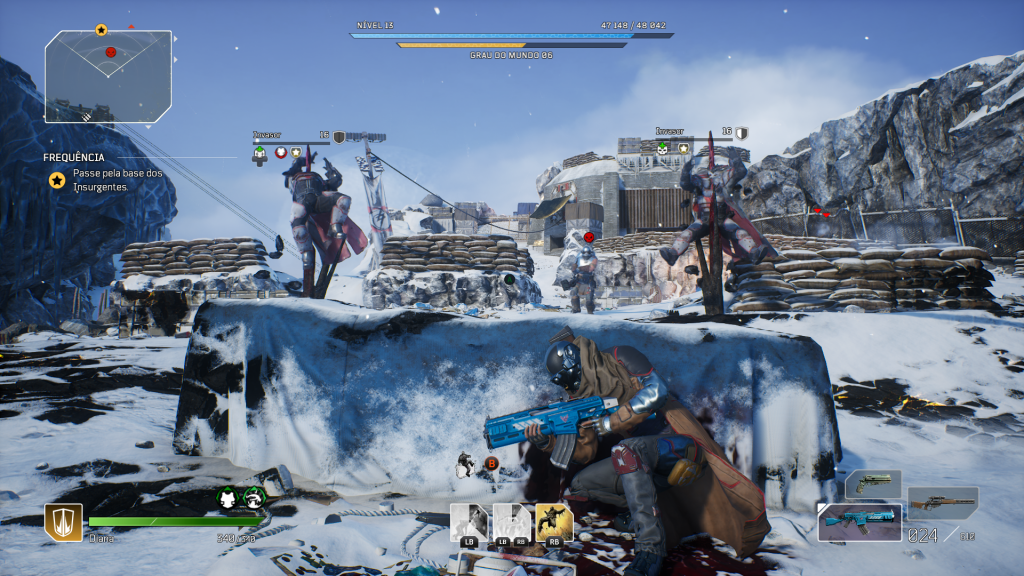Click the yellow star marker above minimap

pos(101,30)
